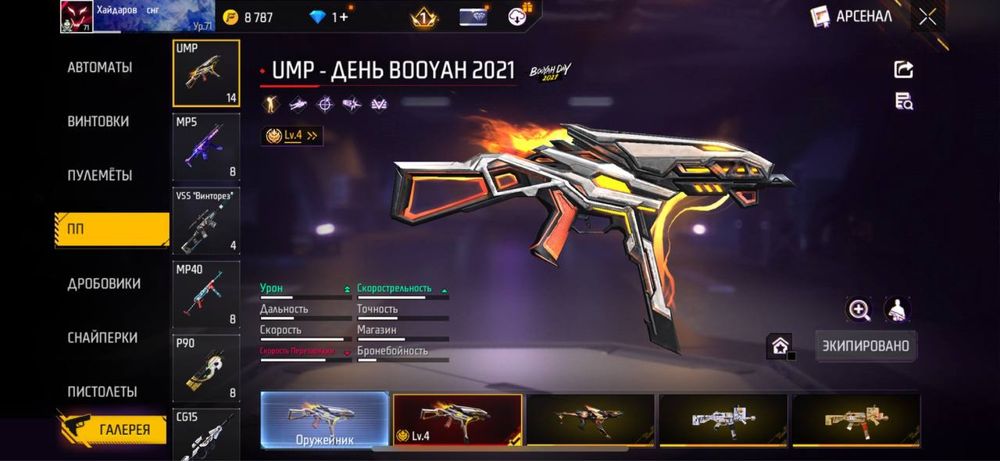Select the Оружейник skin thumbnail

325,419
